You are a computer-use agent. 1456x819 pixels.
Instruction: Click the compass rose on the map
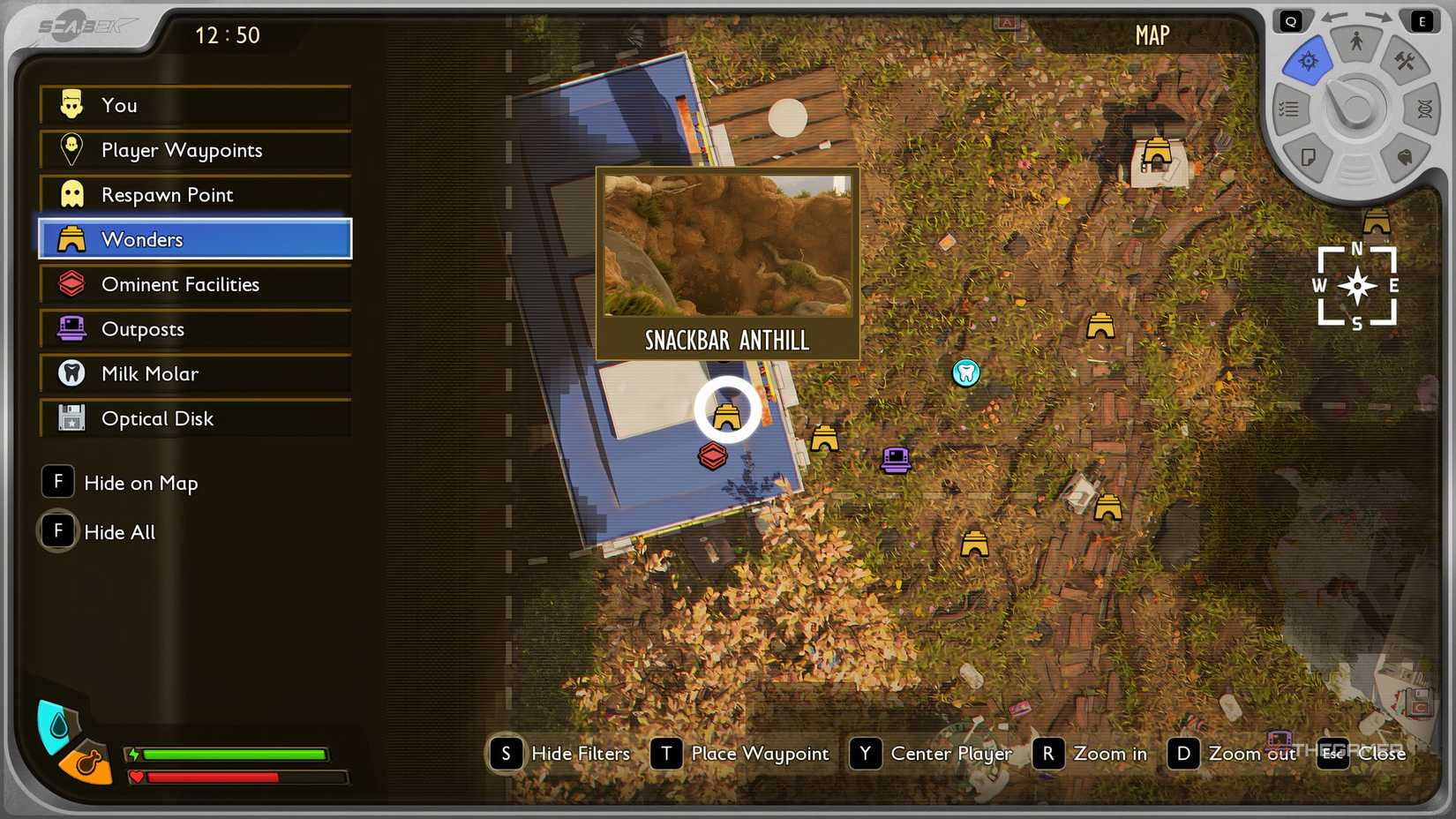pos(1357,286)
